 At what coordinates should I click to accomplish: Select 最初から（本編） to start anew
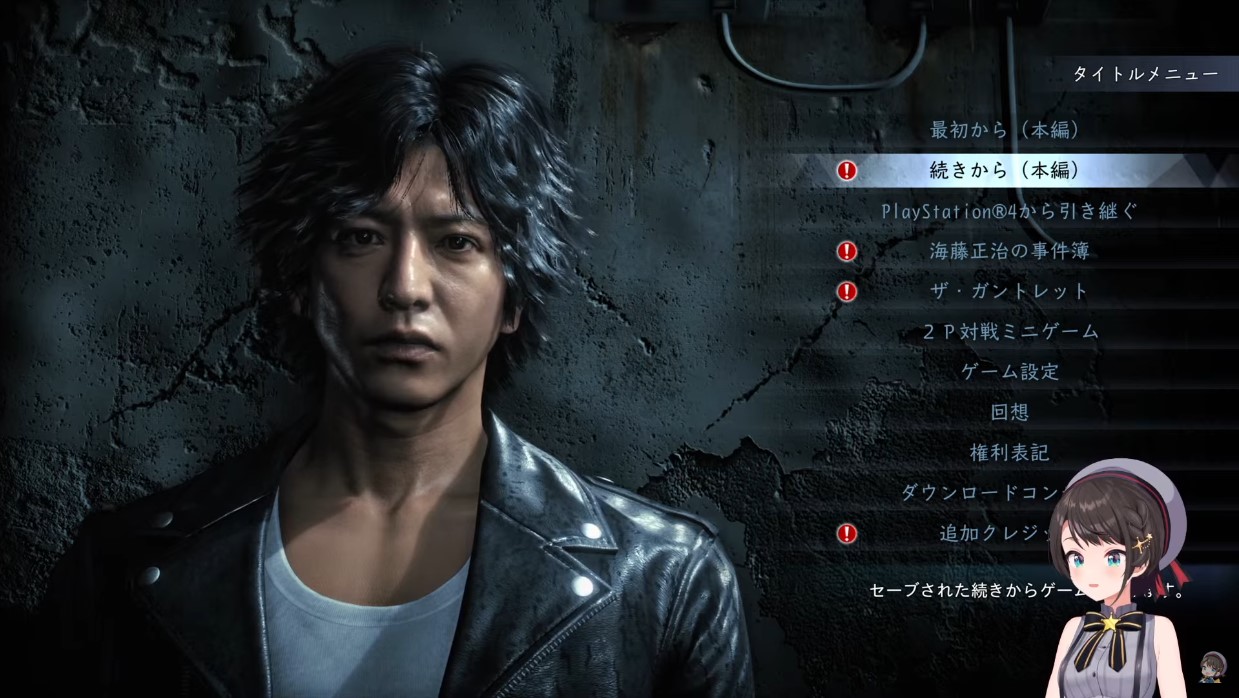point(1009,130)
